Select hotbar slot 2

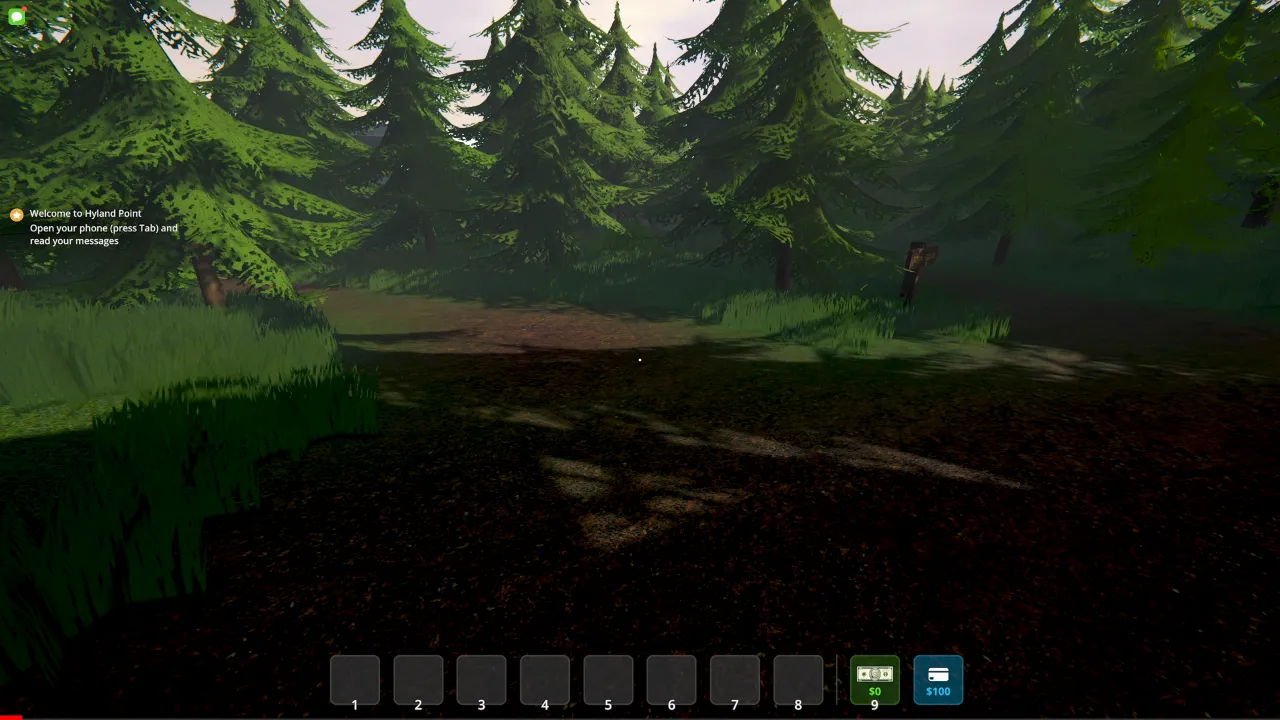point(418,678)
